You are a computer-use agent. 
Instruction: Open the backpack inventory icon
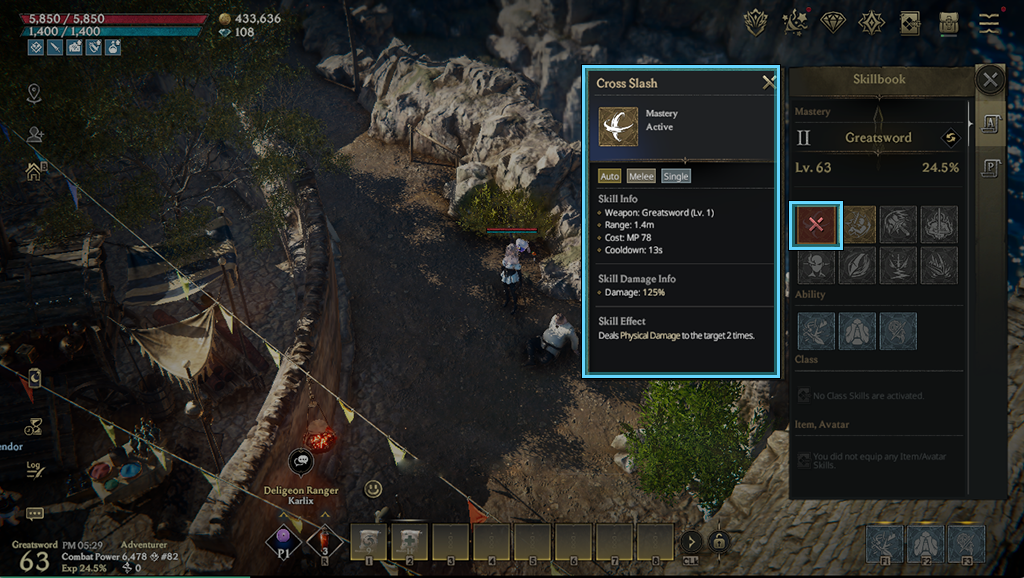click(x=948, y=22)
